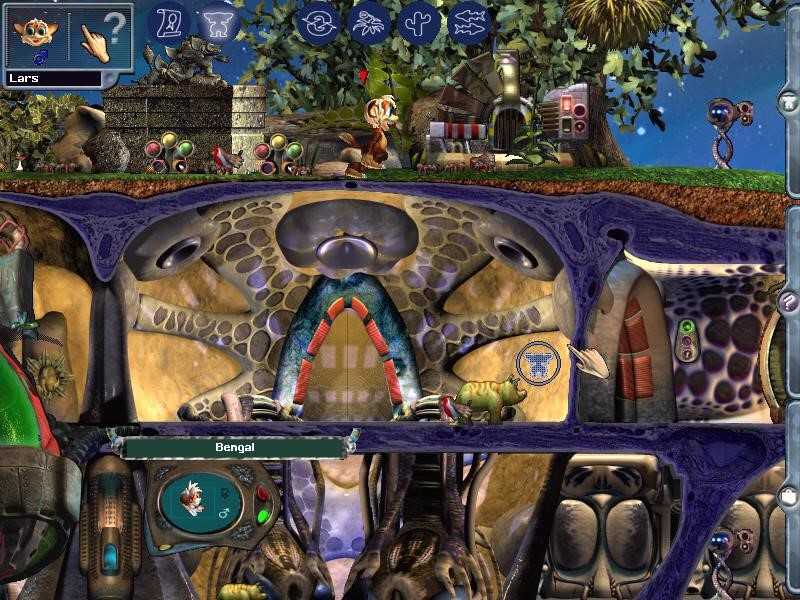The width and height of the screenshot is (800, 600).
Task: Jump to the desert cactus location
Action: (419, 22)
